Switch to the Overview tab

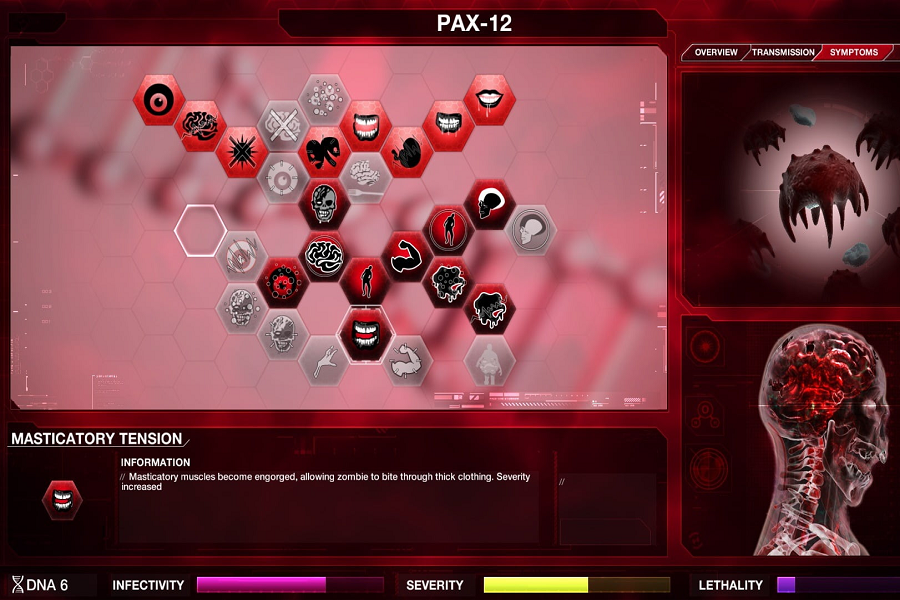[x=716, y=52]
